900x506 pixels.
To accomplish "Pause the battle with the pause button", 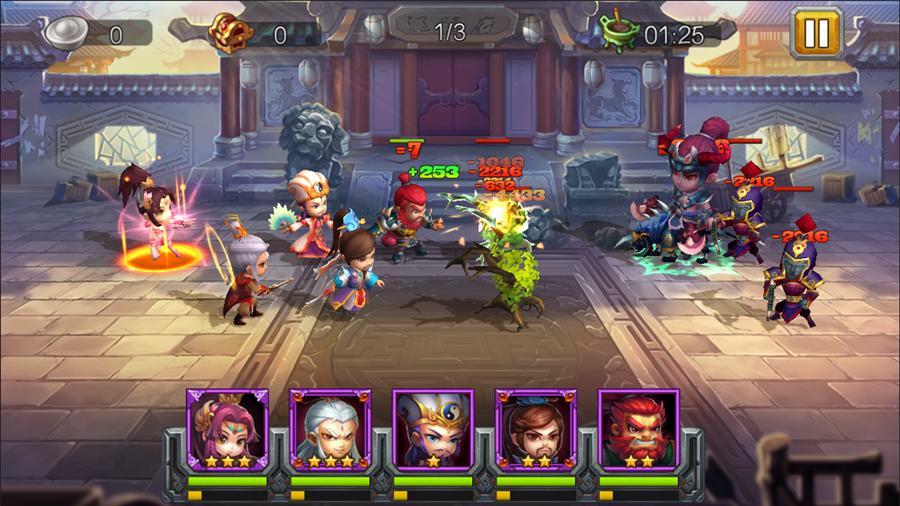I will (817, 33).
